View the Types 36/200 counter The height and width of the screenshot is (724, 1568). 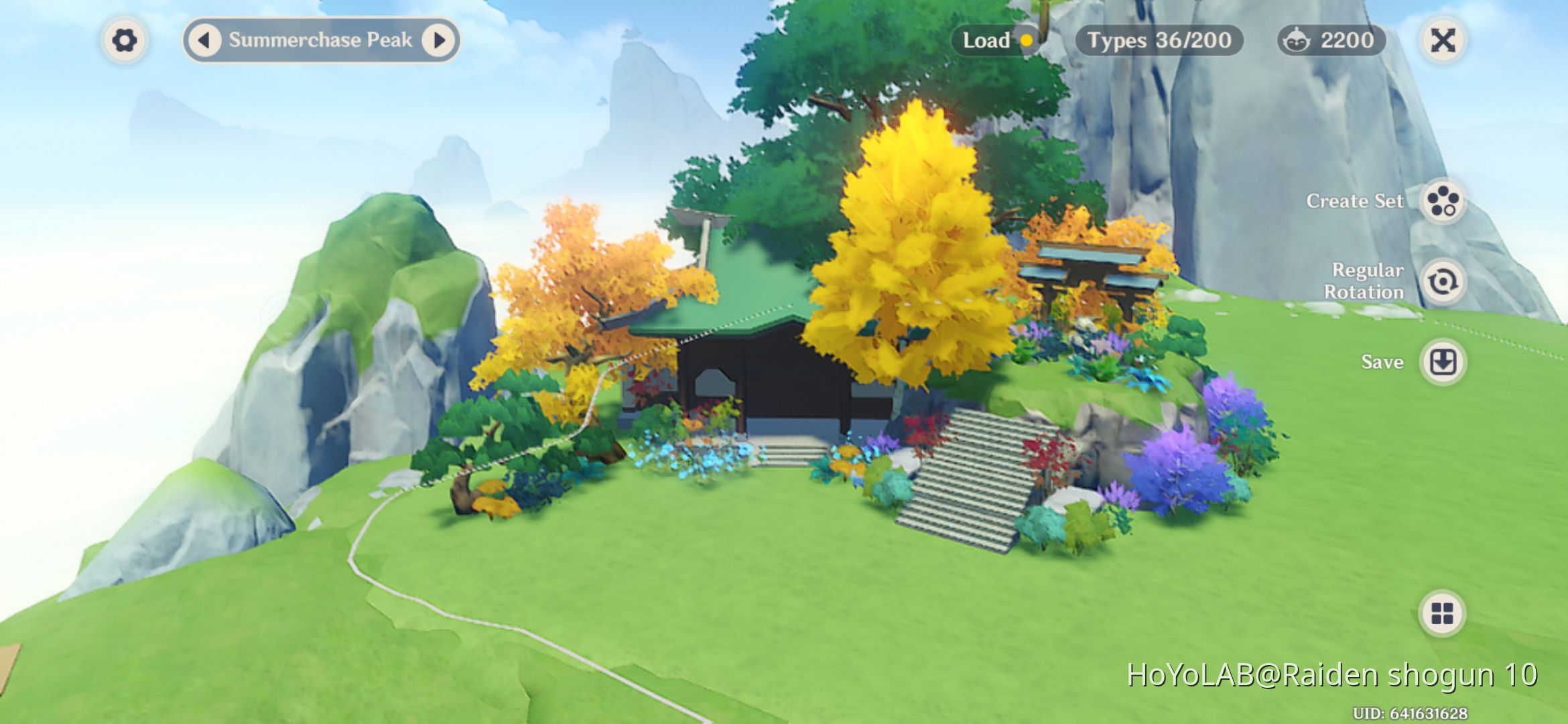(x=1159, y=41)
